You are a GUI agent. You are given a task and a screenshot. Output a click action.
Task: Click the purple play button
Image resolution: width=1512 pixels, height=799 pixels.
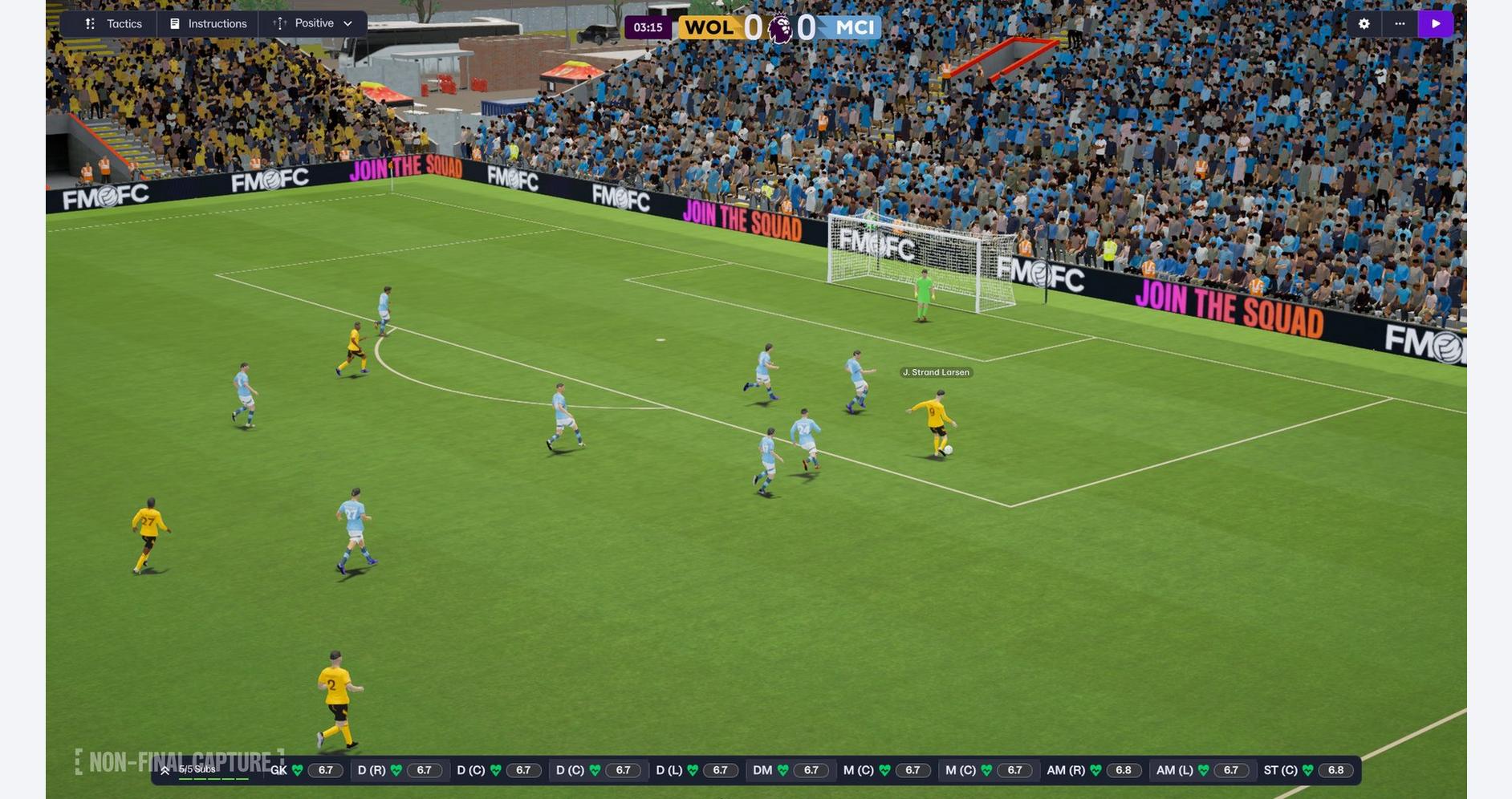pyautogui.click(x=1436, y=24)
